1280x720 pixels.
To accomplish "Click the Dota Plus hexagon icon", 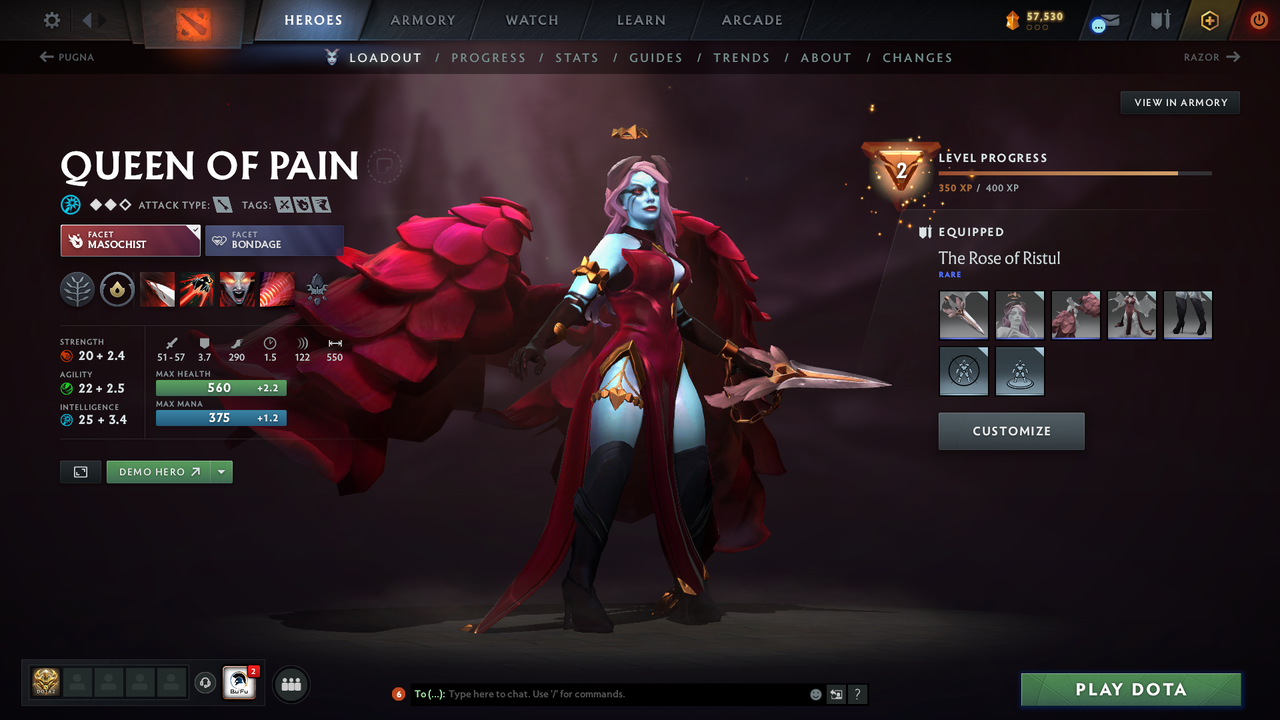I will (x=1209, y=19).
